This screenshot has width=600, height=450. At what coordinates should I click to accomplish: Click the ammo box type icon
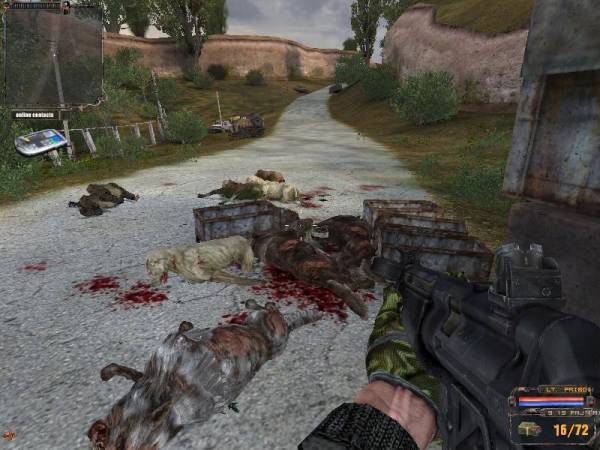tap(531, 429)
